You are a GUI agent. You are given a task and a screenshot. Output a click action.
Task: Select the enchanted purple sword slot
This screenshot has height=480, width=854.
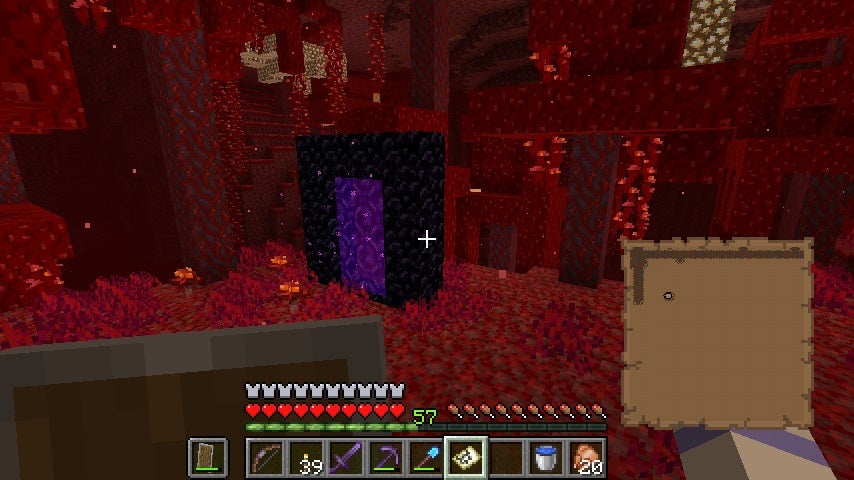tap(344, 458)
